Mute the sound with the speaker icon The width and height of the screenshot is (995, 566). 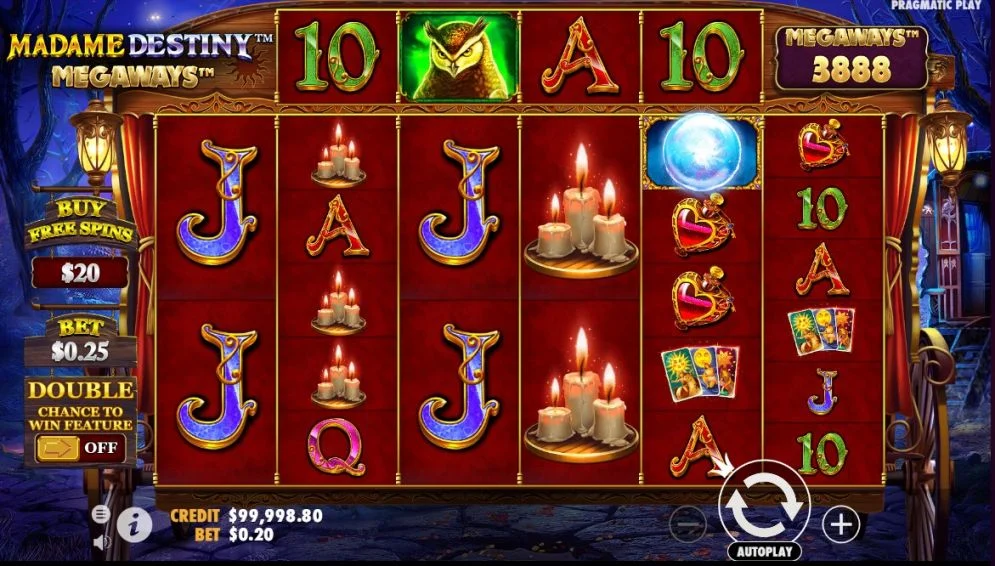pyautogui.click(x=101, y=542)
